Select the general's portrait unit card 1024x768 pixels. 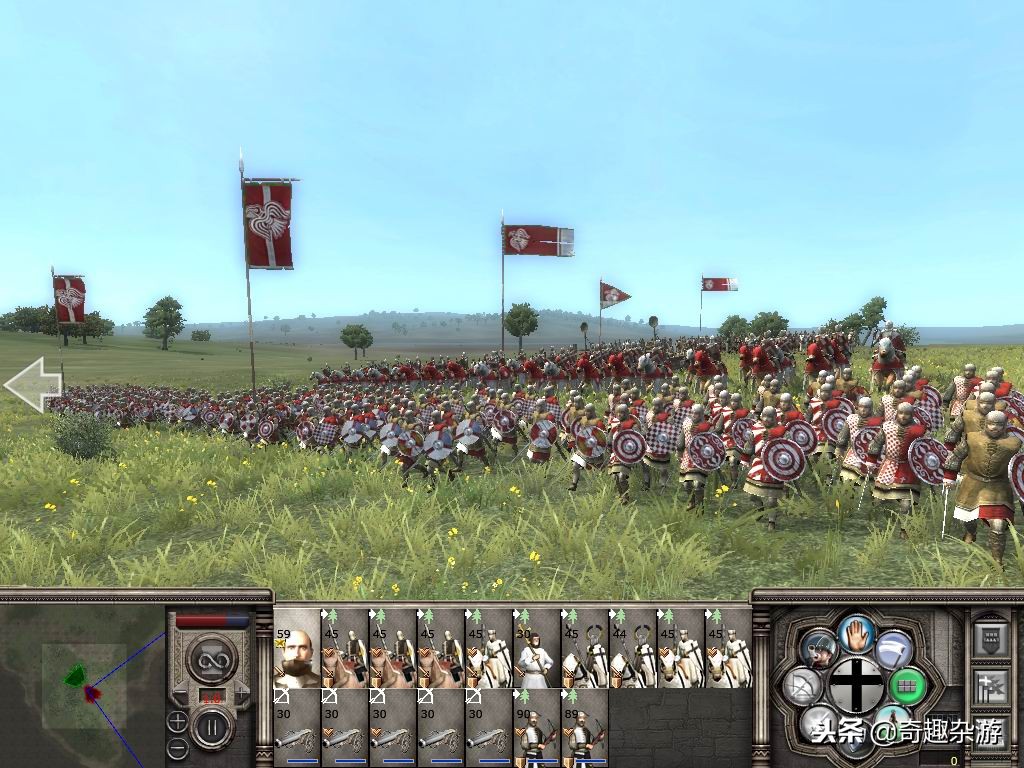(x=297, y=648)
